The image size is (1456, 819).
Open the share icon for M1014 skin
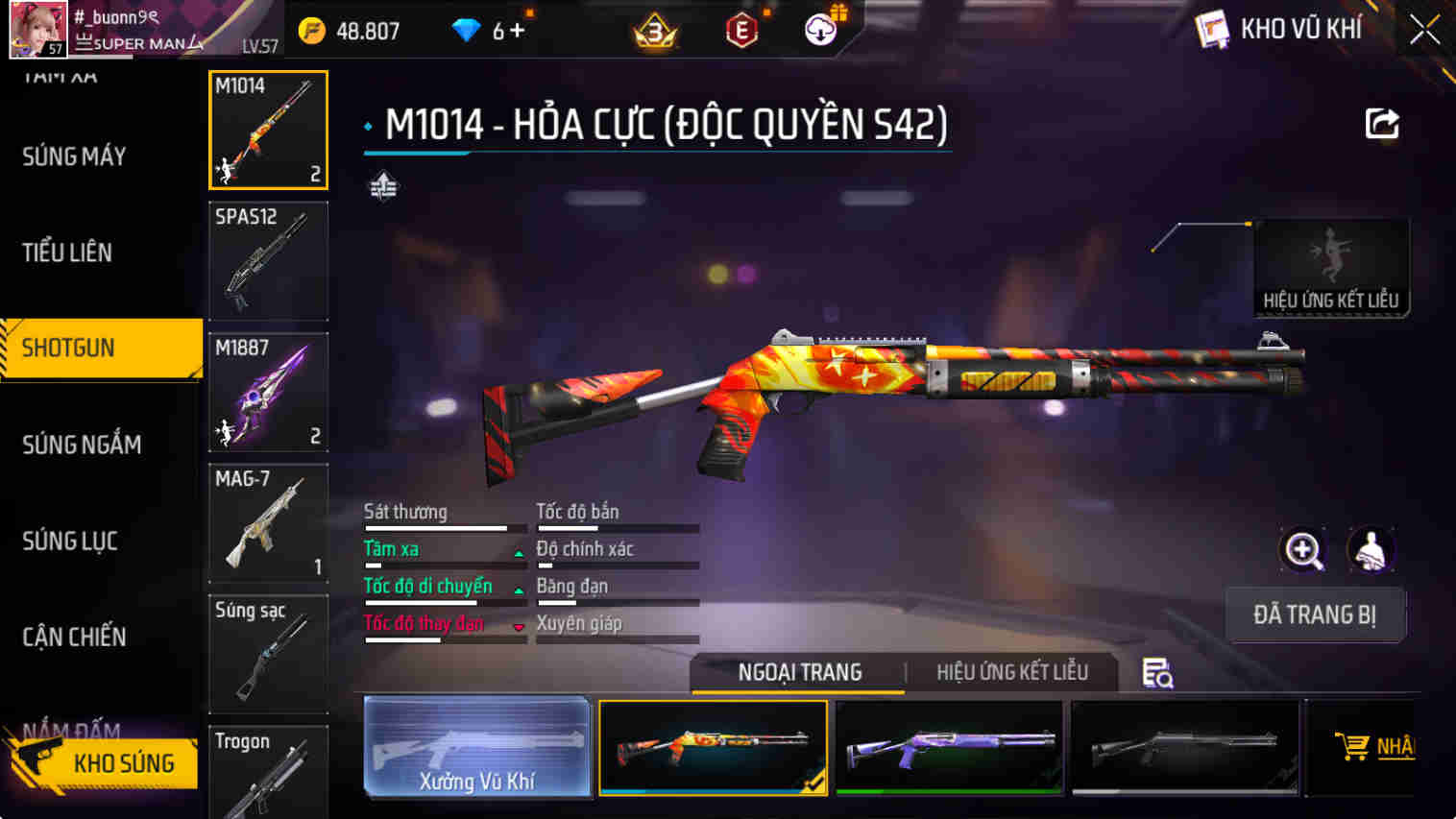1381,123
